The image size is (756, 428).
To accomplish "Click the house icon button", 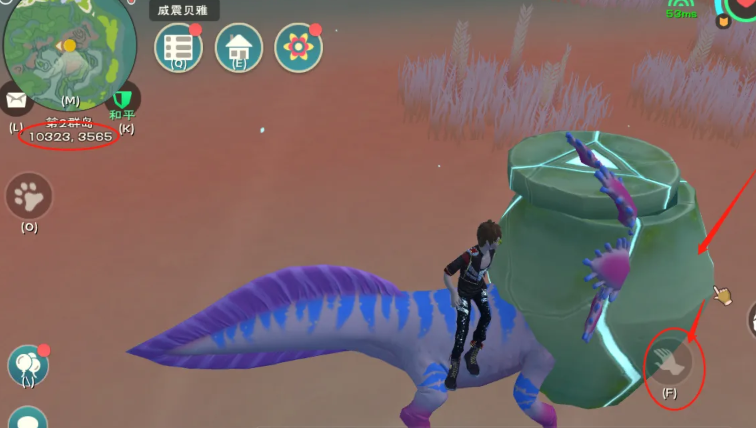I will pos(238,46).
